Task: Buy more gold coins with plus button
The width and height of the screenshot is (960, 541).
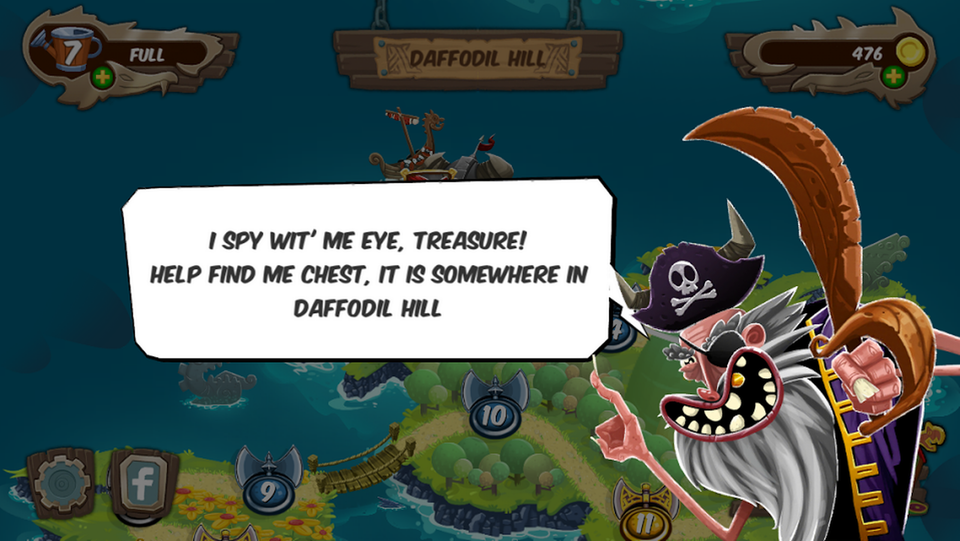Action: click(x=892, y=77)
